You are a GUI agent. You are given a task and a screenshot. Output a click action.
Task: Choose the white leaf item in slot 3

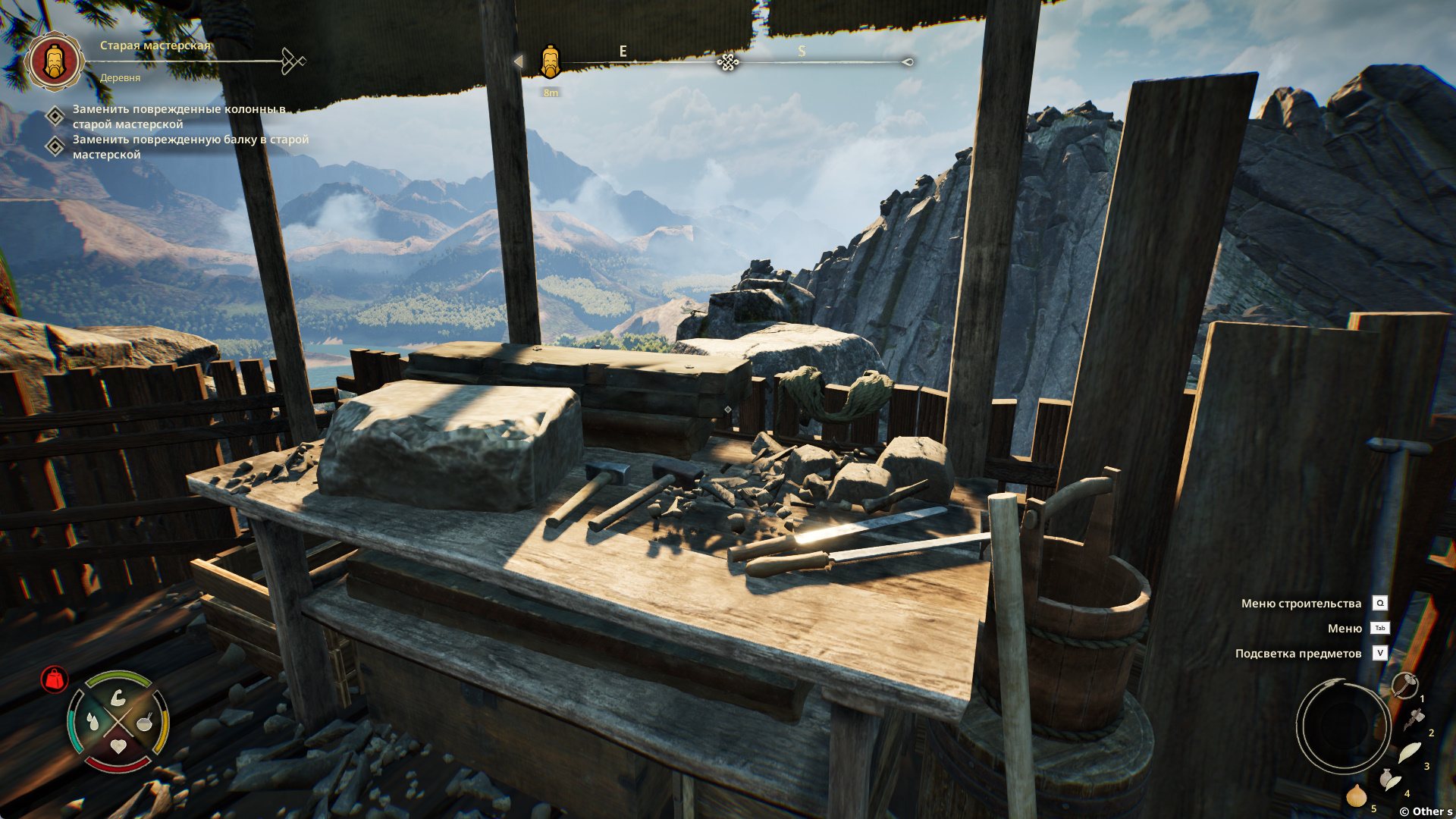[x=1409, y=752]
